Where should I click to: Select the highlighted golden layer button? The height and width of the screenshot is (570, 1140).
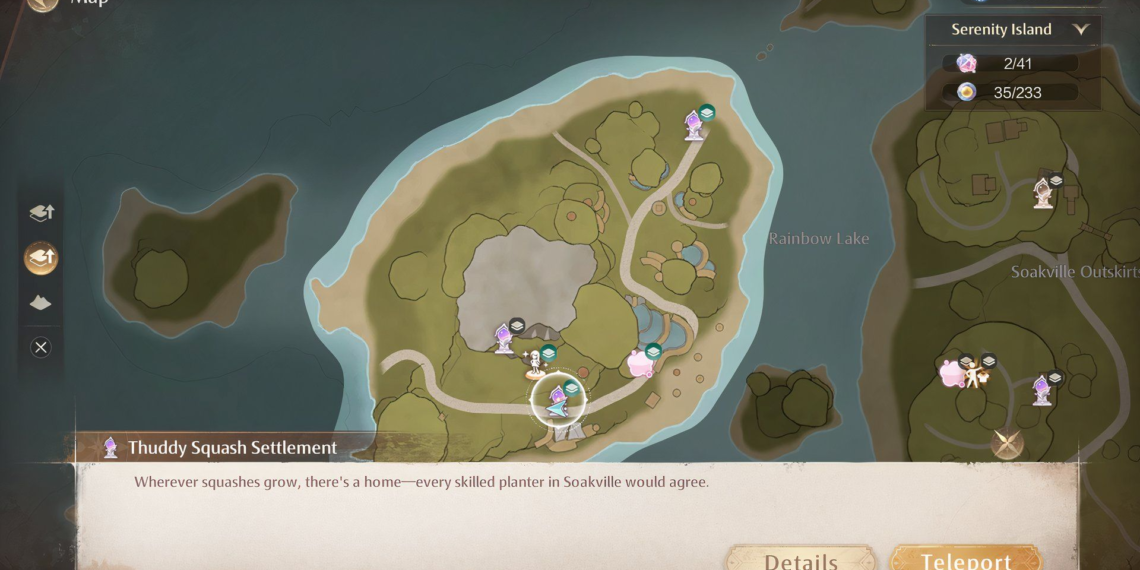coord(41,258)
